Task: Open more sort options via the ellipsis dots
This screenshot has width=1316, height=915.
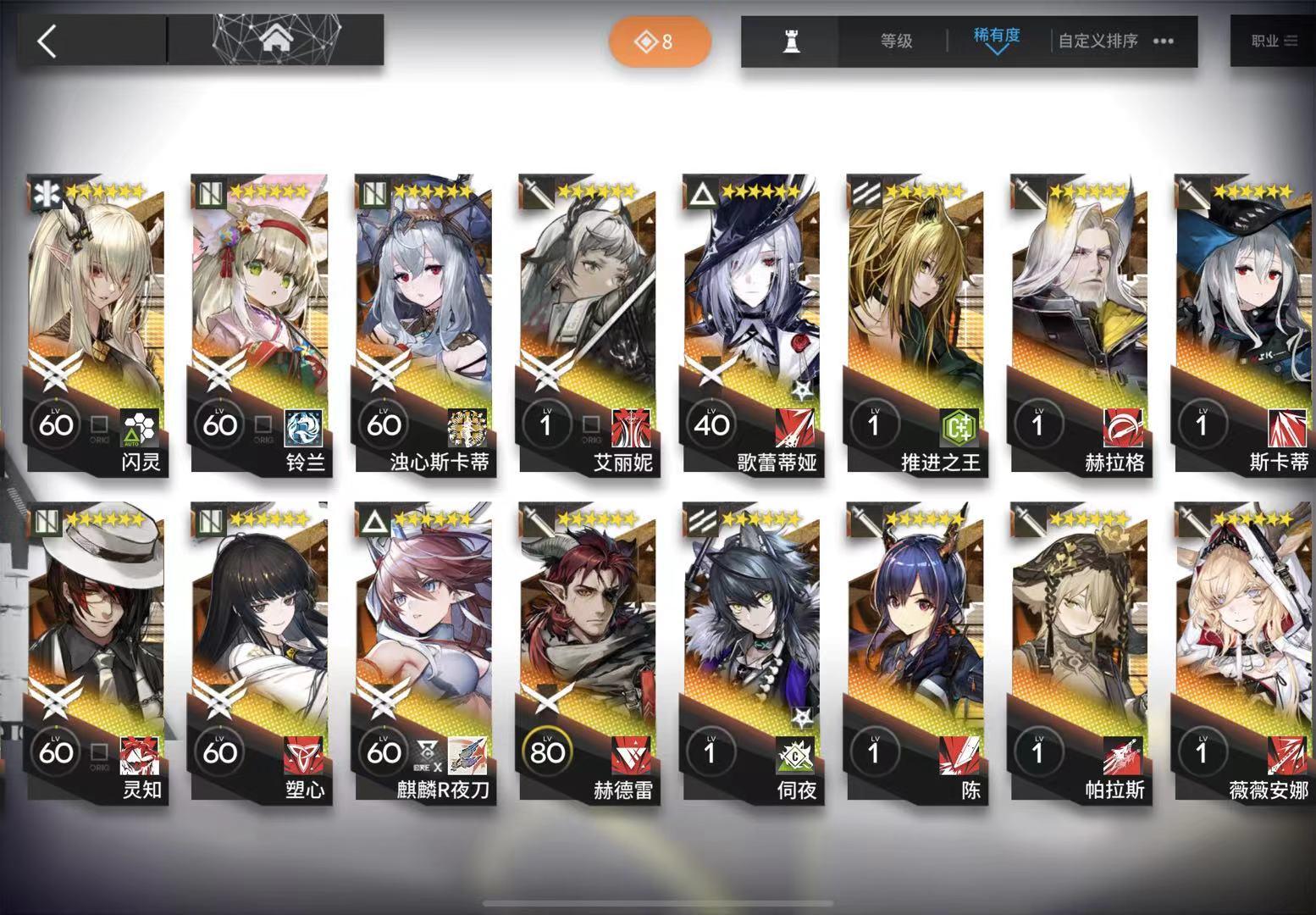Action: pyautogui.click(x=1164, y=41)
